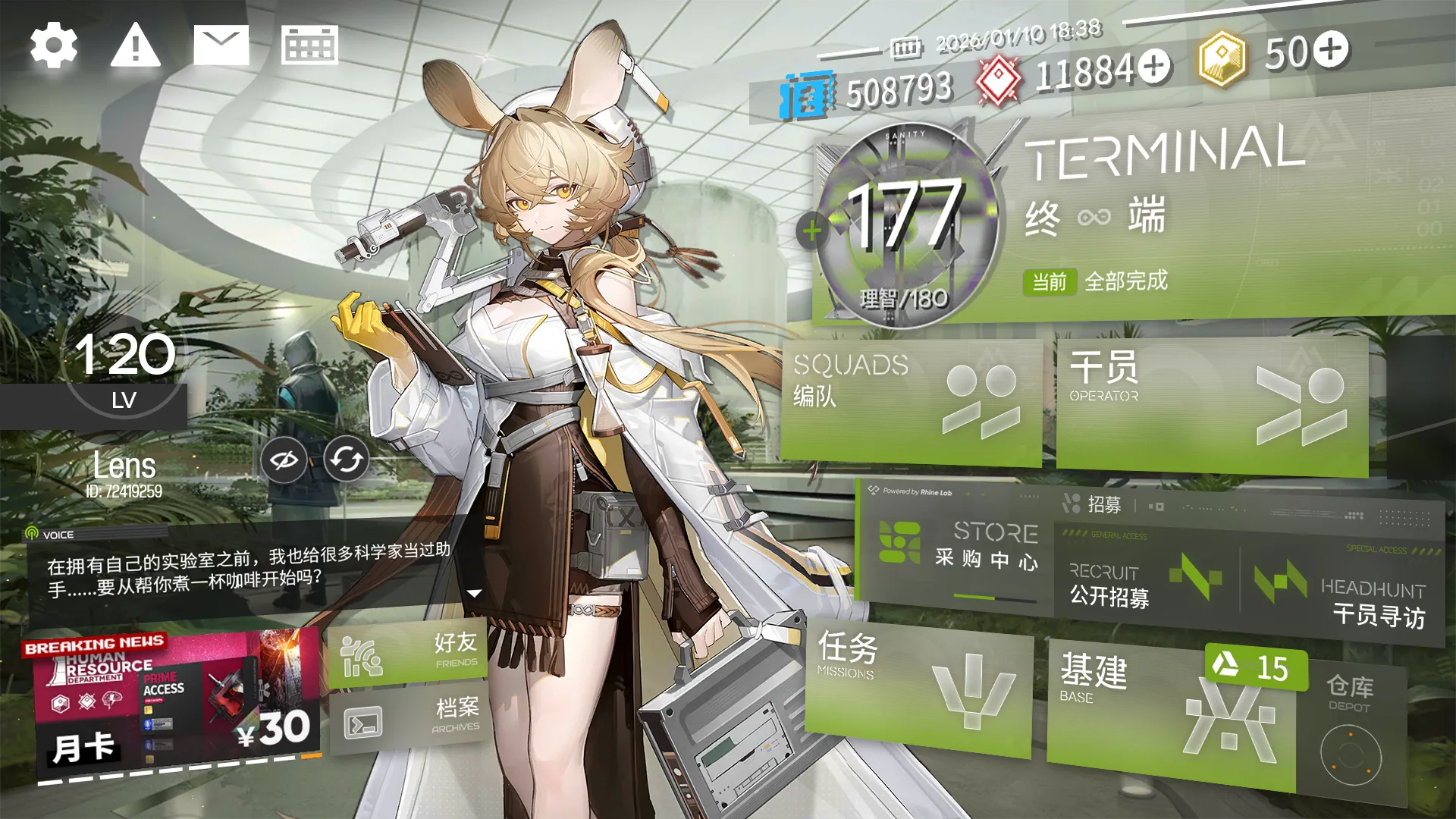This screenshot has height=819, width=1456.
Task: Hide the interface with the eye icon
Action: click(284, 460)
